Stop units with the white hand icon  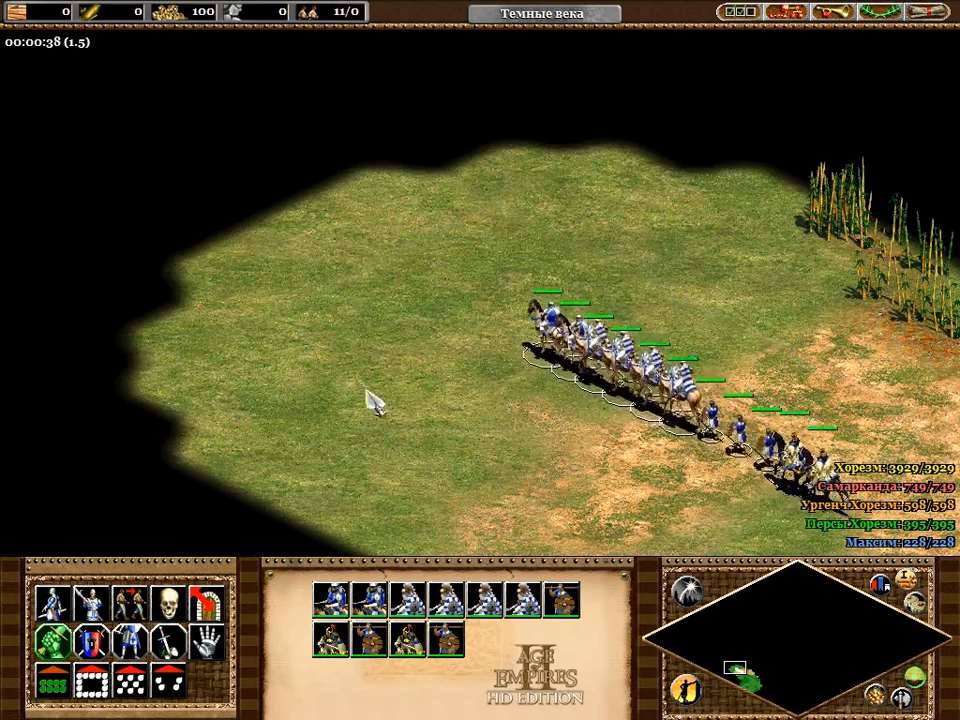[x=205, y=642]
